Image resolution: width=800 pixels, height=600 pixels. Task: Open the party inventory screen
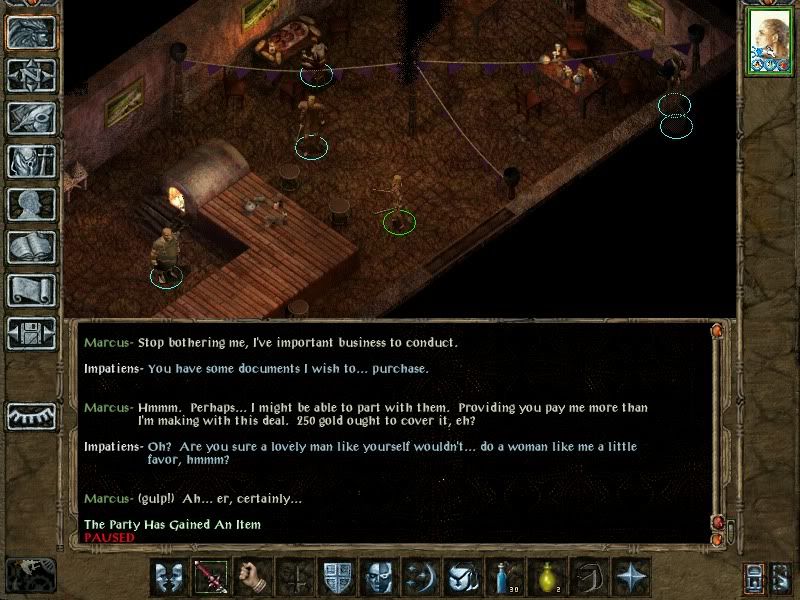click(31, 161)
